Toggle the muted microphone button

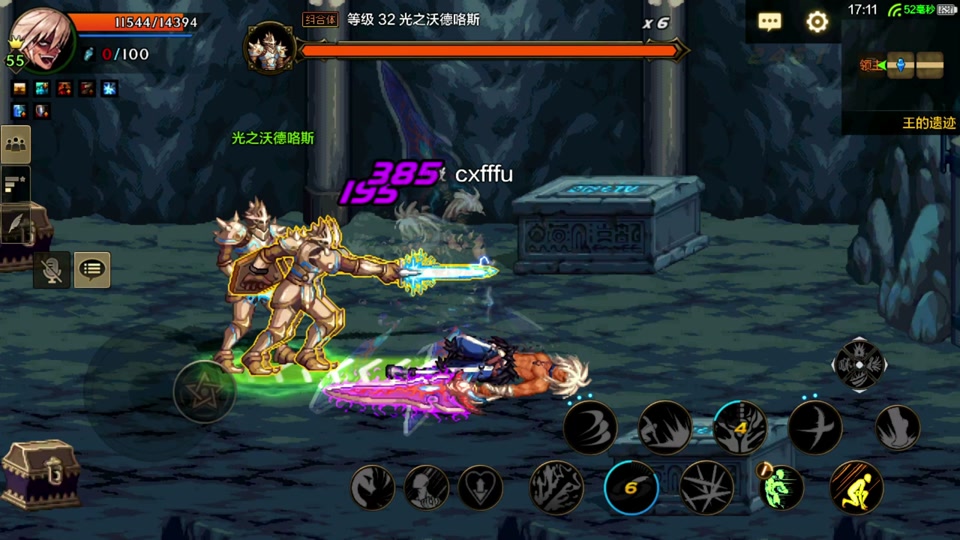(x=51, y=269)
